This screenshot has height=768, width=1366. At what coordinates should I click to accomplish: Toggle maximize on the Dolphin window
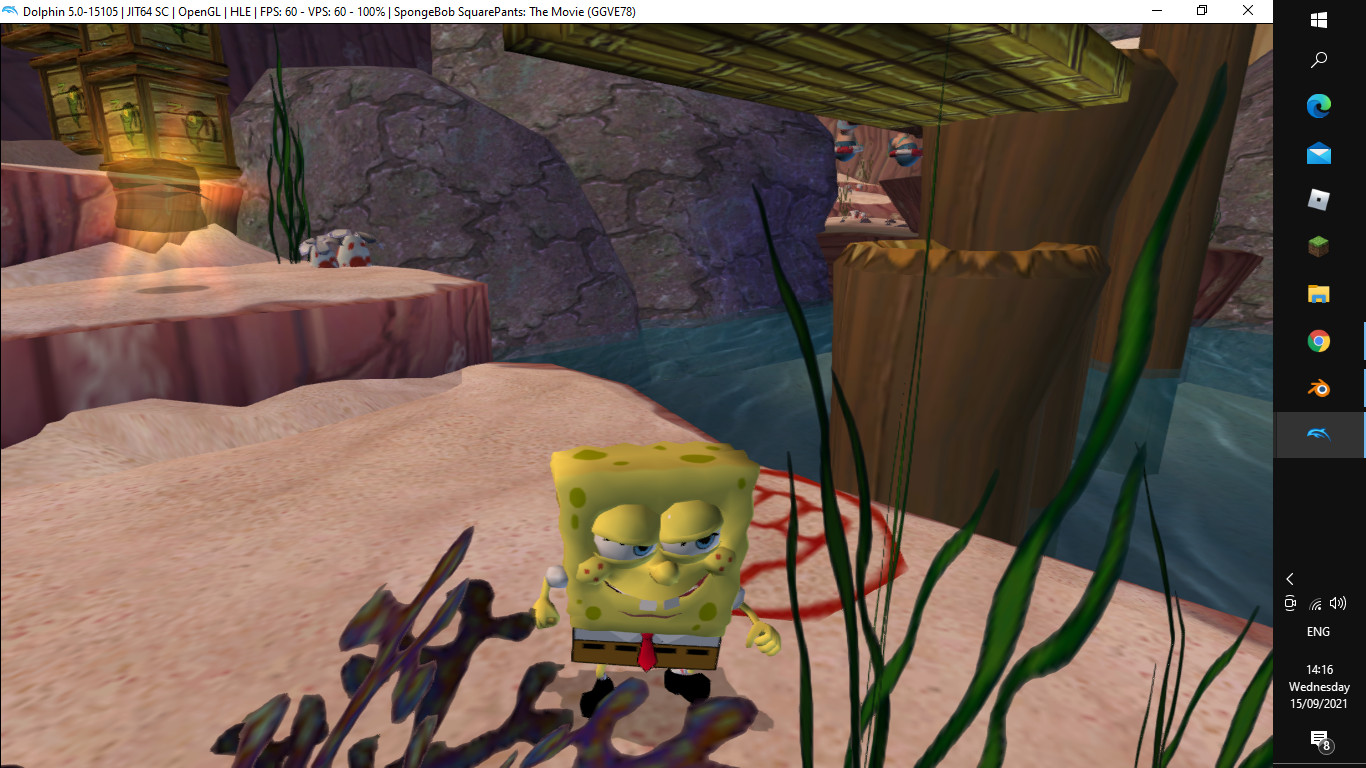click(x=1201, y=10)
